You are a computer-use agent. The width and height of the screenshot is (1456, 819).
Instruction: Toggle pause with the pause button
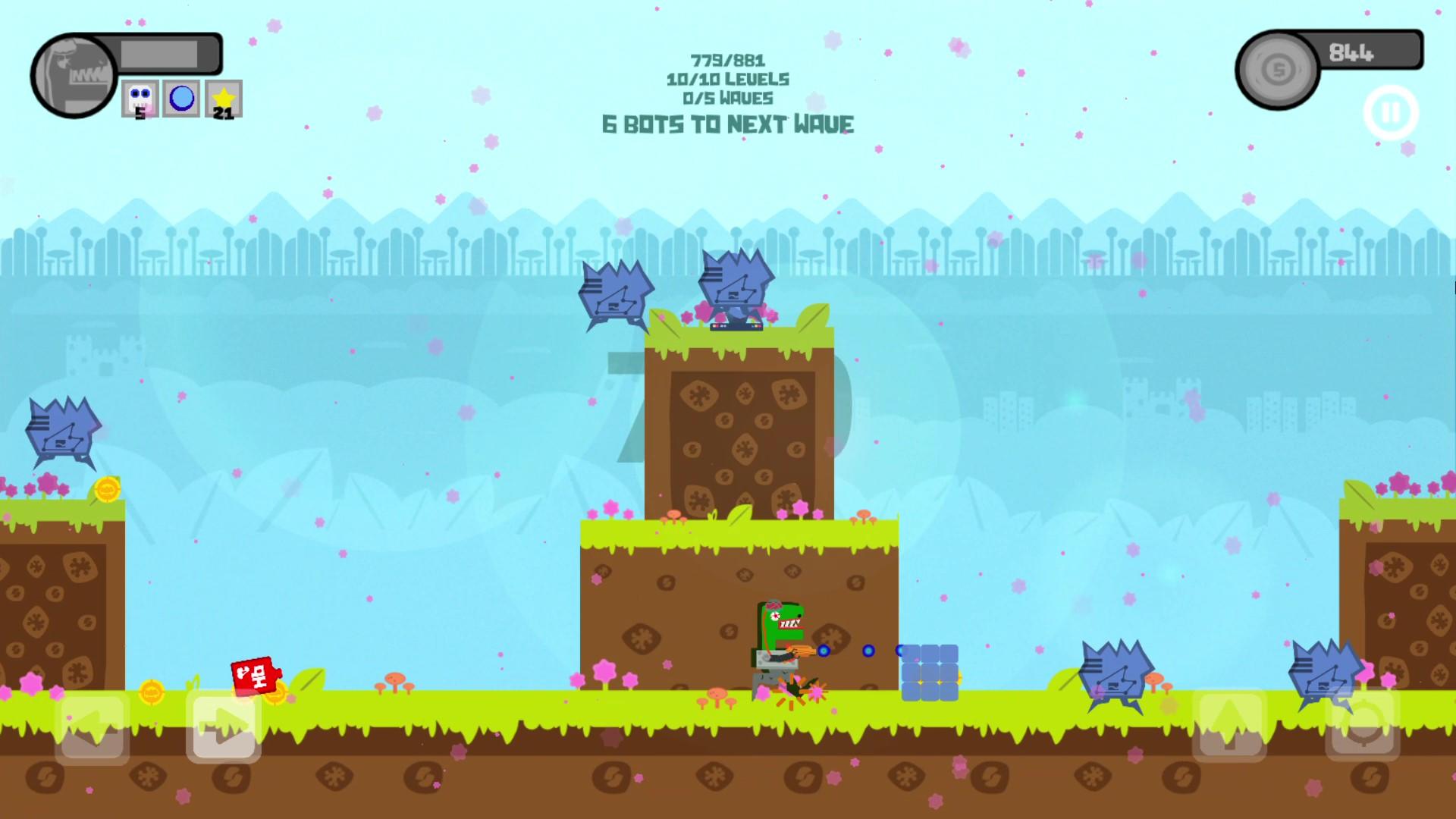tap(1392, 111)
